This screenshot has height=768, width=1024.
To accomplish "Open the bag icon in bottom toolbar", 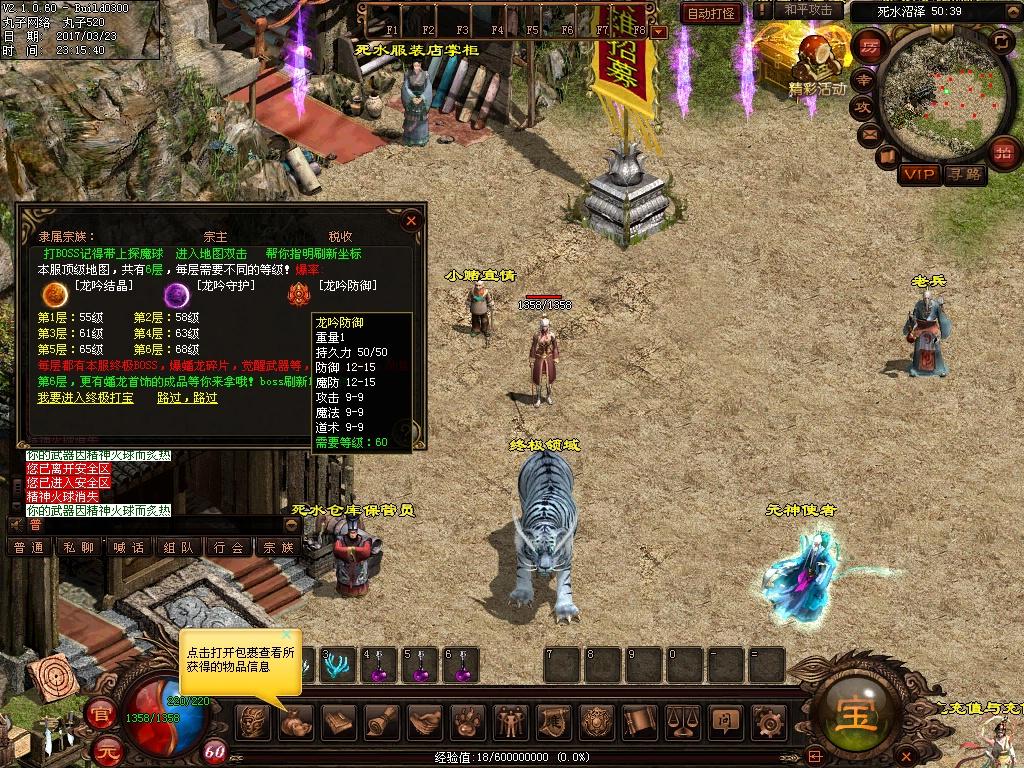I will point(296,720).
